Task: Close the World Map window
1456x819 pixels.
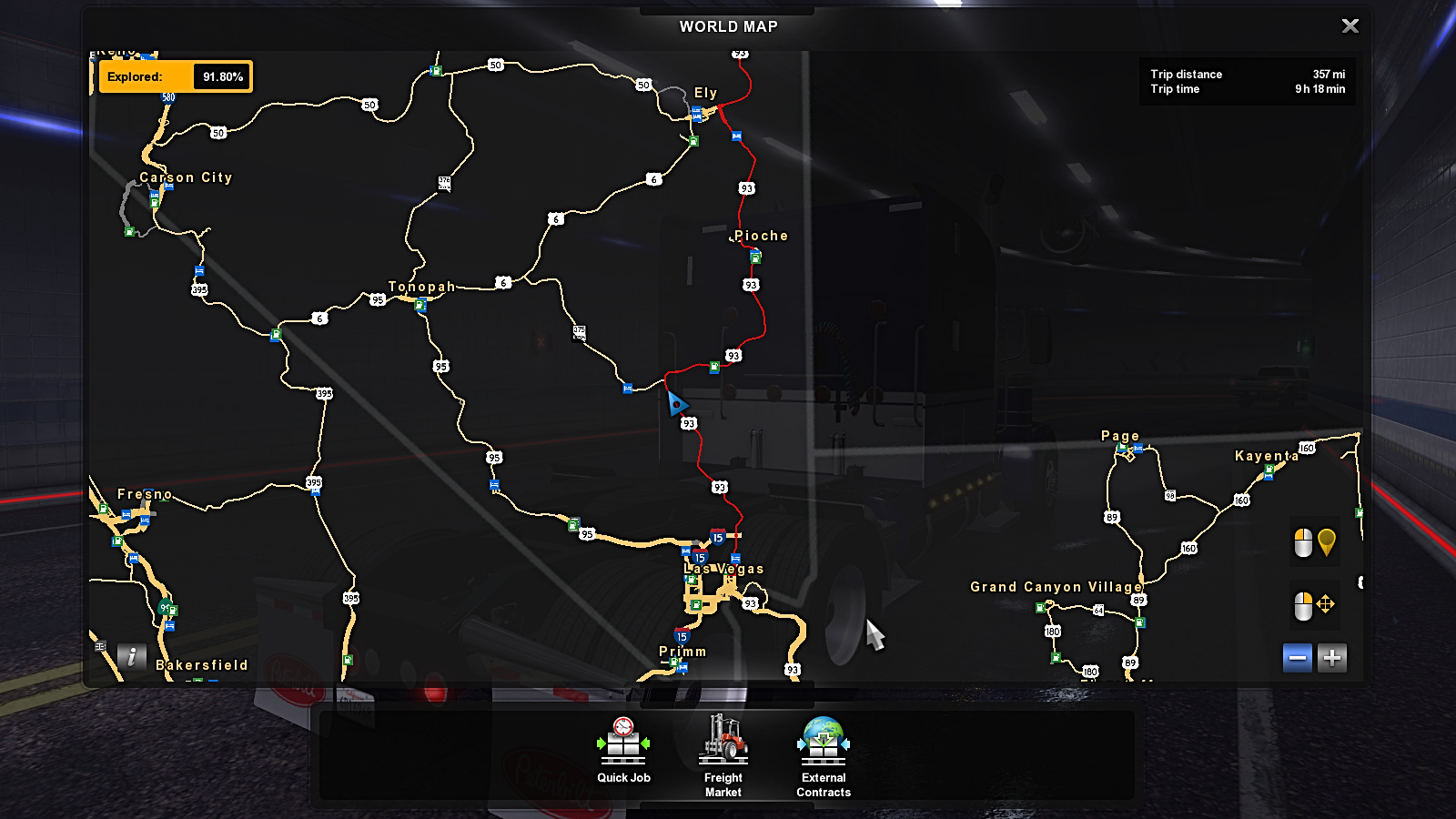Action: point(1350,26)
